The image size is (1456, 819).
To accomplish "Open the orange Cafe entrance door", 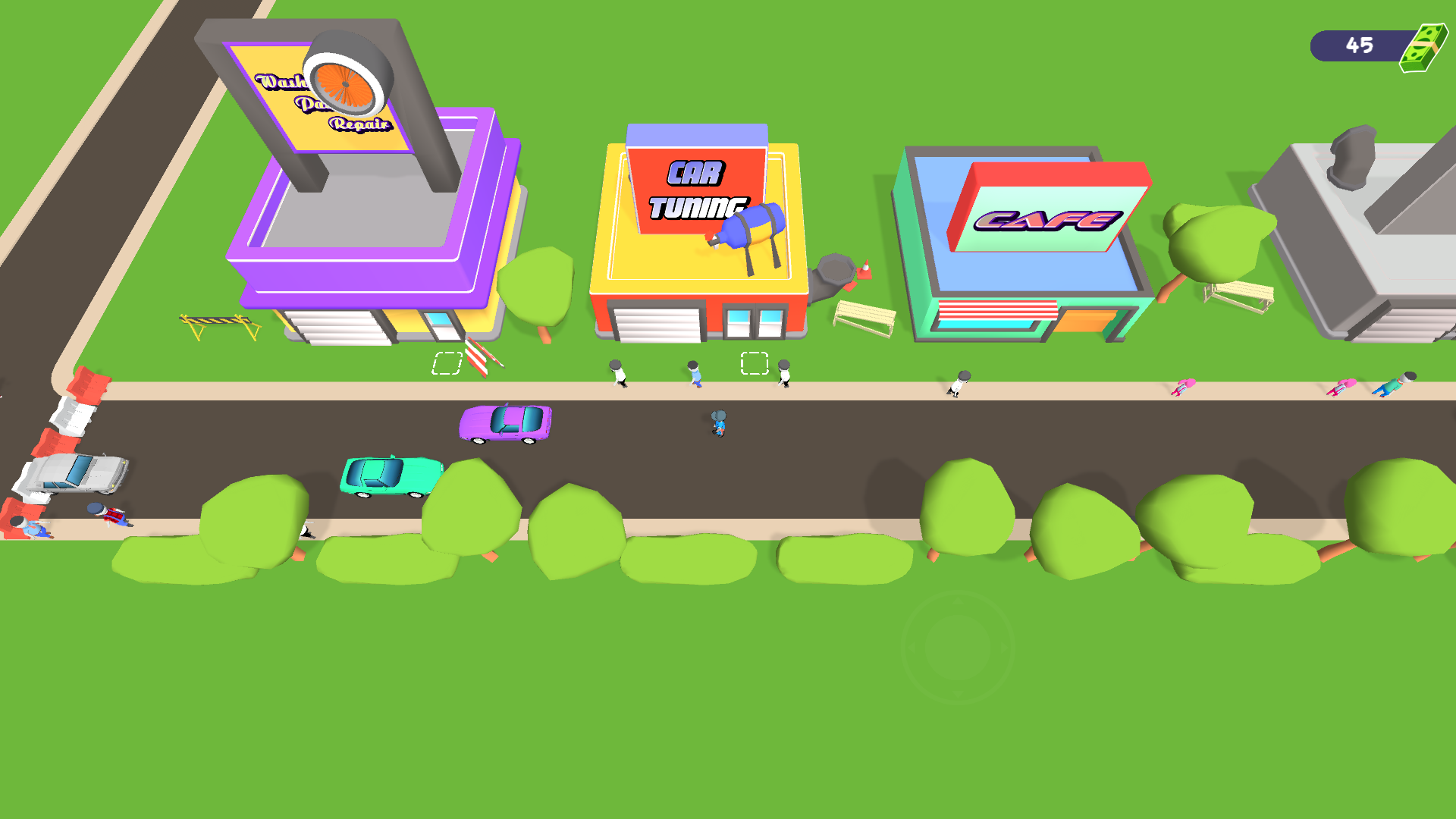I will (1084, 318).
